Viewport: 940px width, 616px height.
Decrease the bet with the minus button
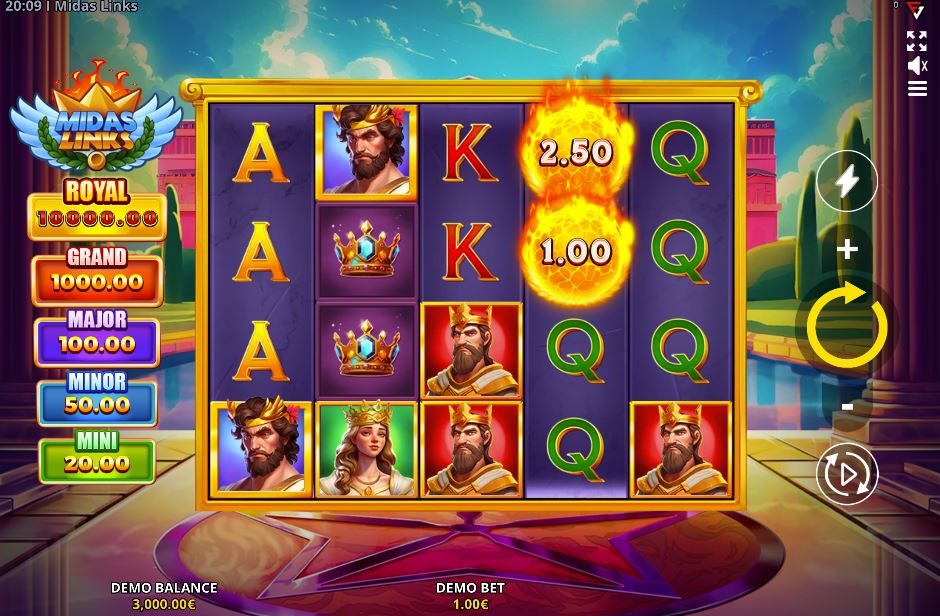tap(847, 406)
